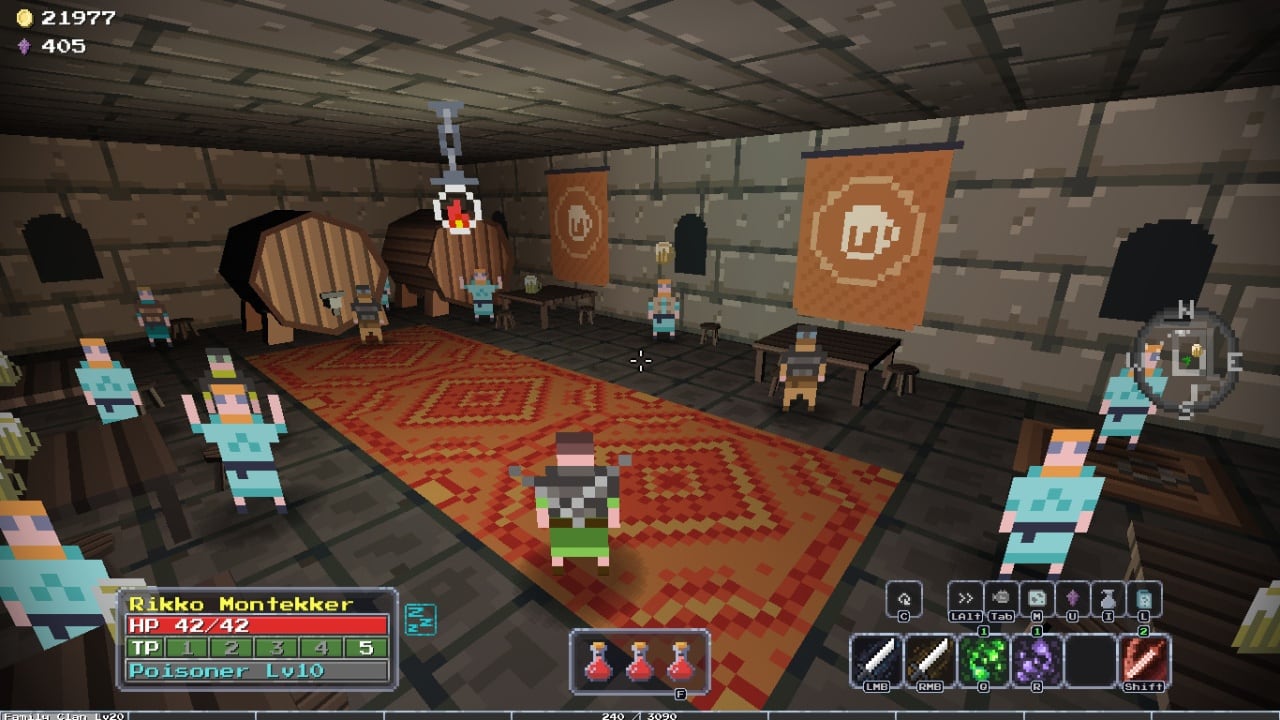Open the inventory flask icon
The height and width of the screenshot is (720, 1280).
pos(1108,597)
